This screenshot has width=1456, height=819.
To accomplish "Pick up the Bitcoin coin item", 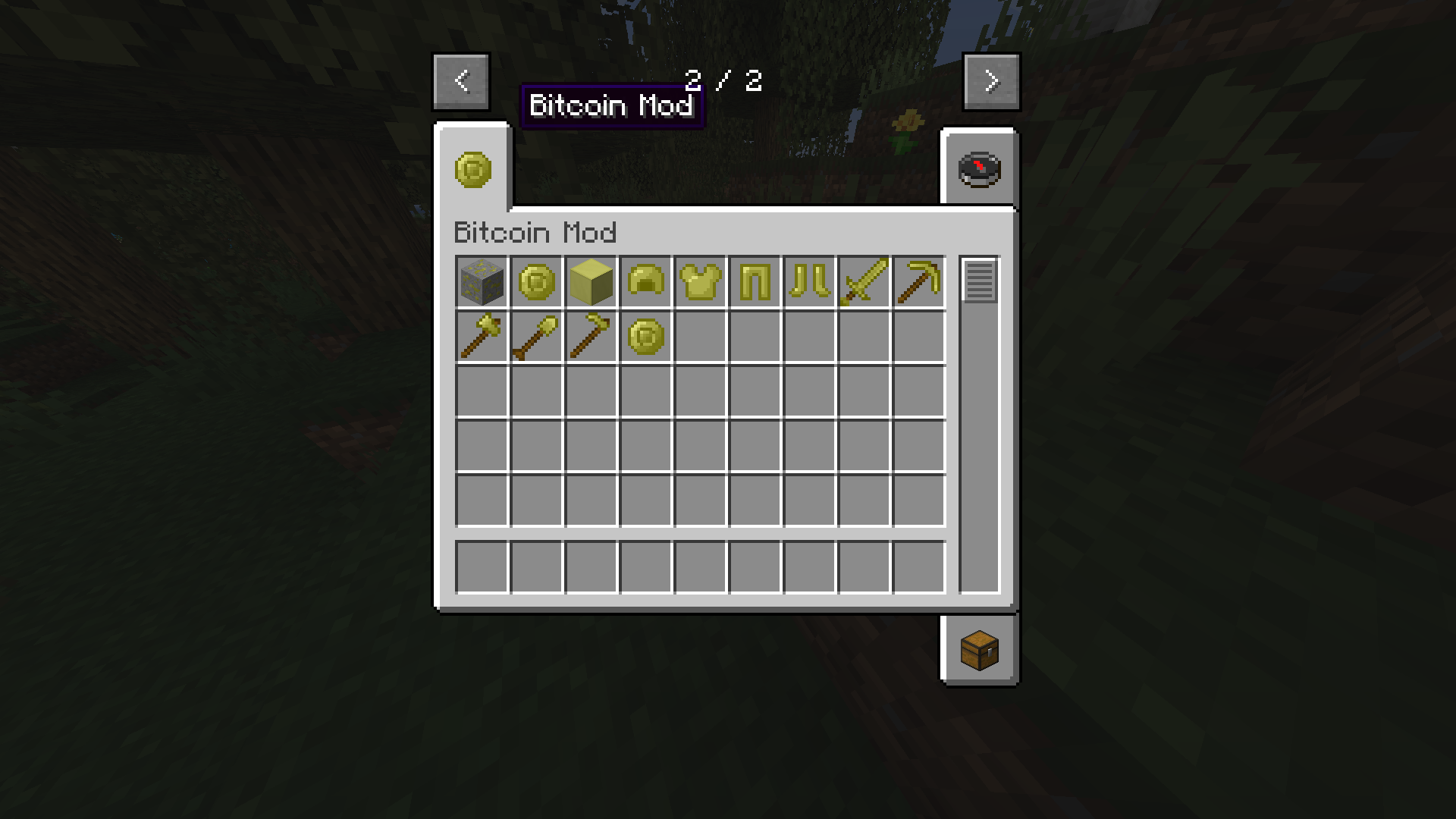I will (536, 283).
